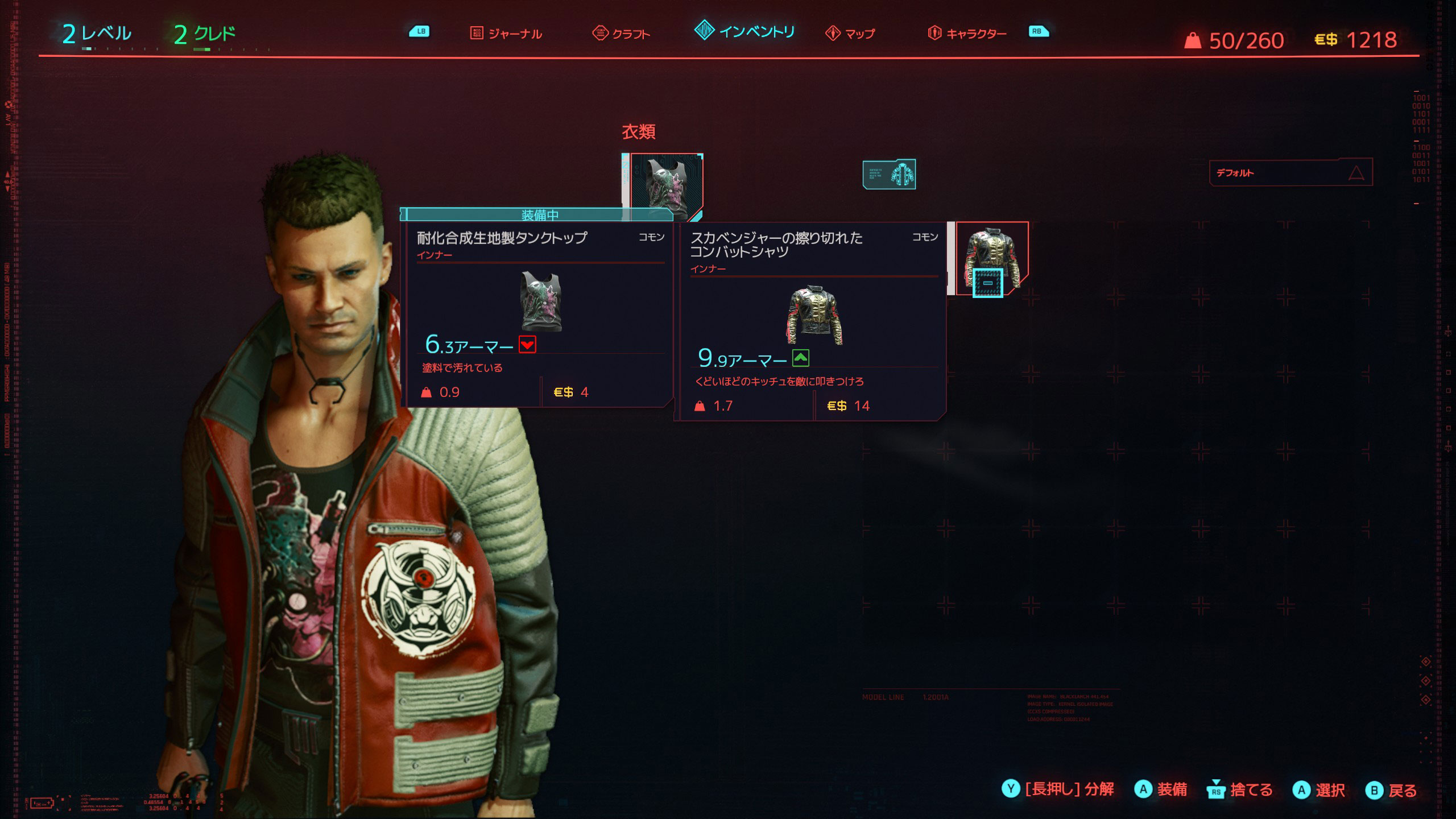Select the equipped tank top slot

(x=667, y=185)
